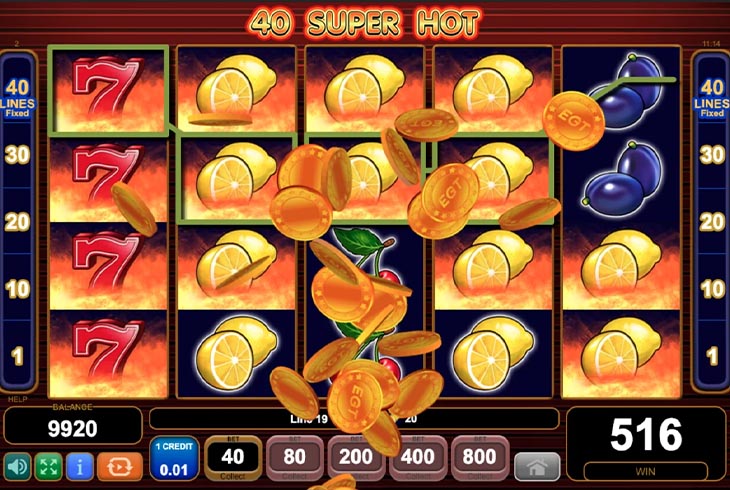Switch to fullscreen with the green arrows icon
This screenshot has width=730, height=490.
tap(48, 466)
